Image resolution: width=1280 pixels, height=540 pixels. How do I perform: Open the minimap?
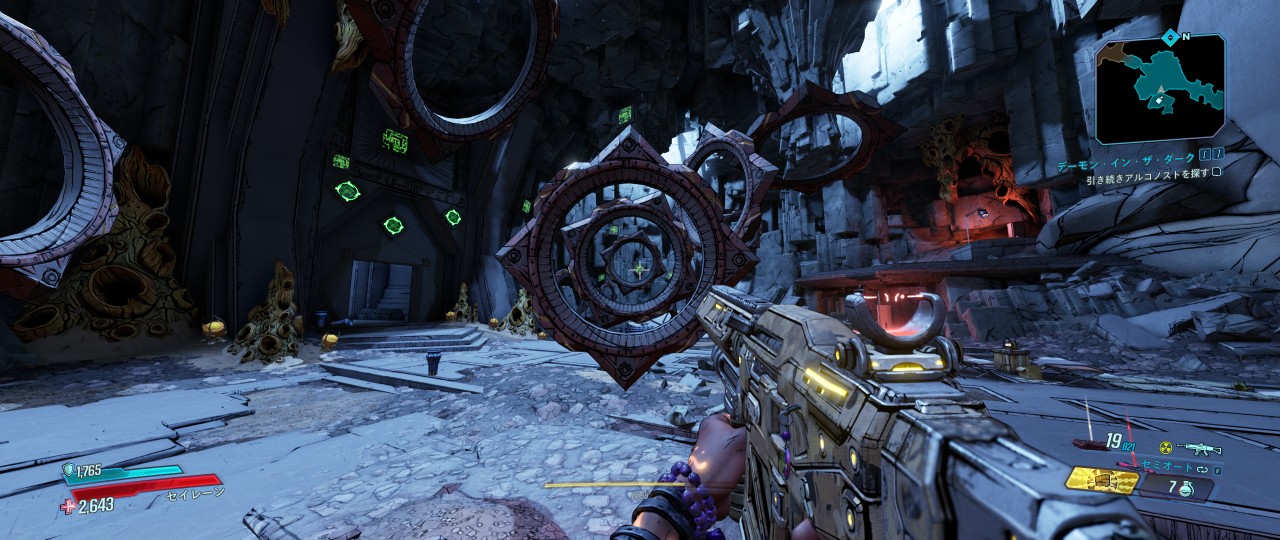coord(1160,88)
